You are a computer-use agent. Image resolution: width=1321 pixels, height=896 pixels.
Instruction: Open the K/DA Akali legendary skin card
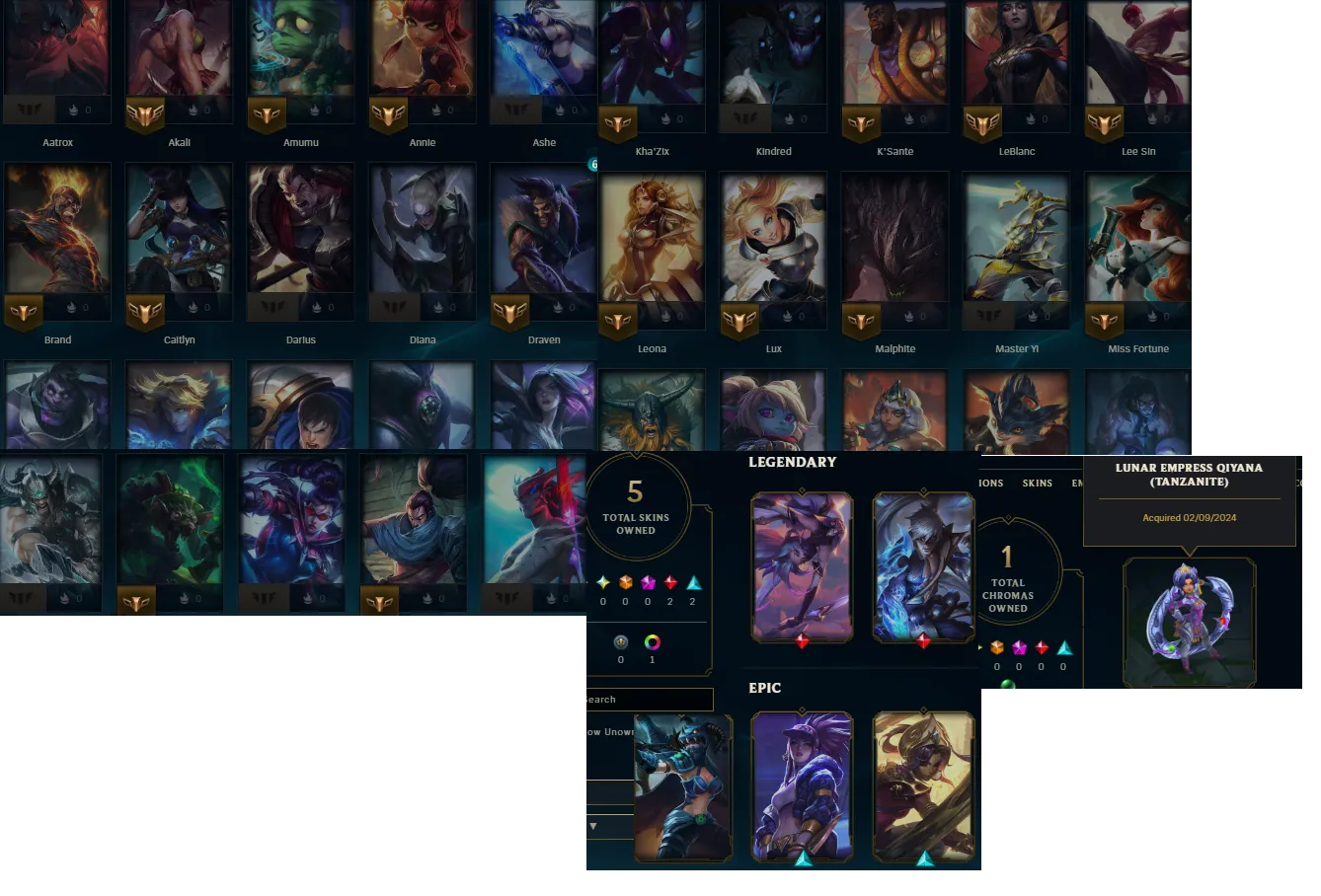801,567
